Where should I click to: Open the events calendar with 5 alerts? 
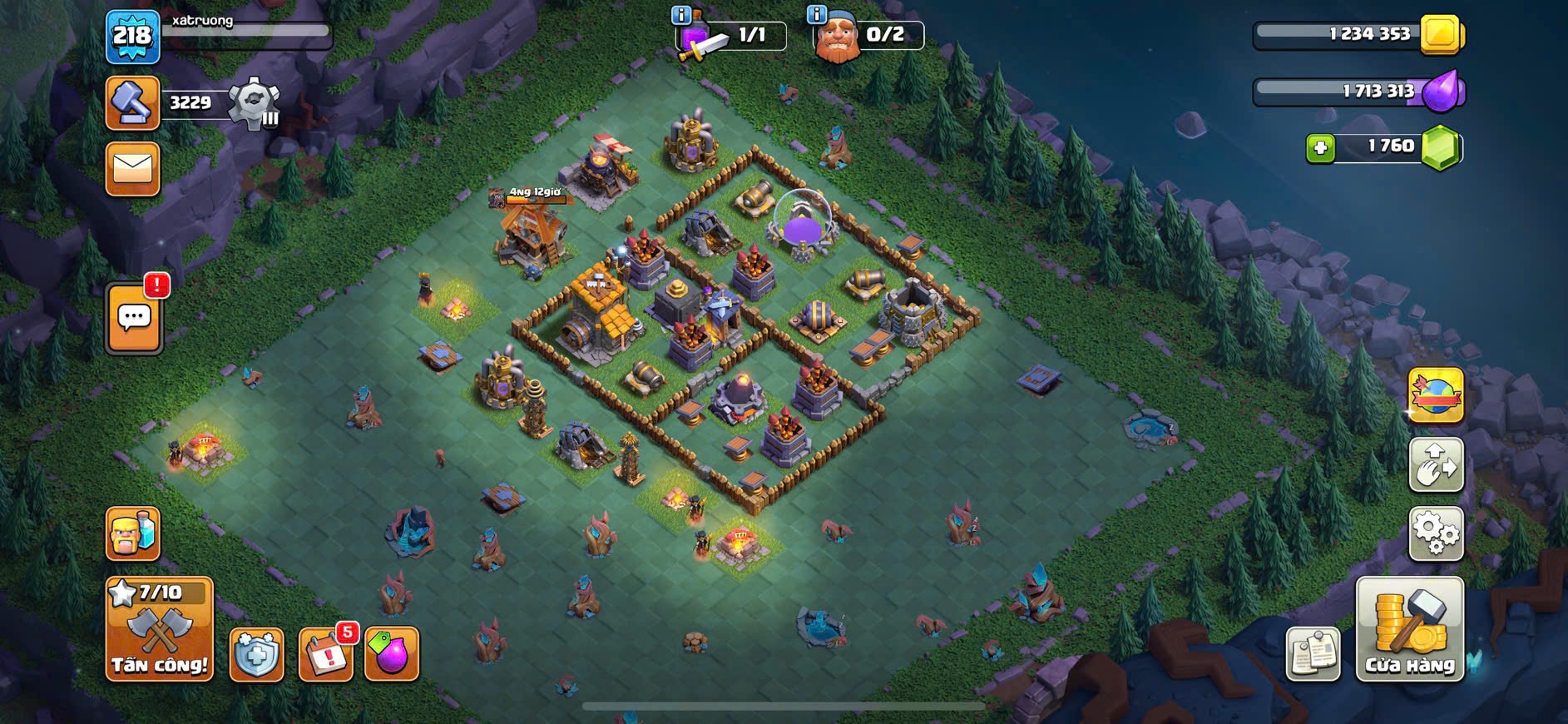coord(325,655)
